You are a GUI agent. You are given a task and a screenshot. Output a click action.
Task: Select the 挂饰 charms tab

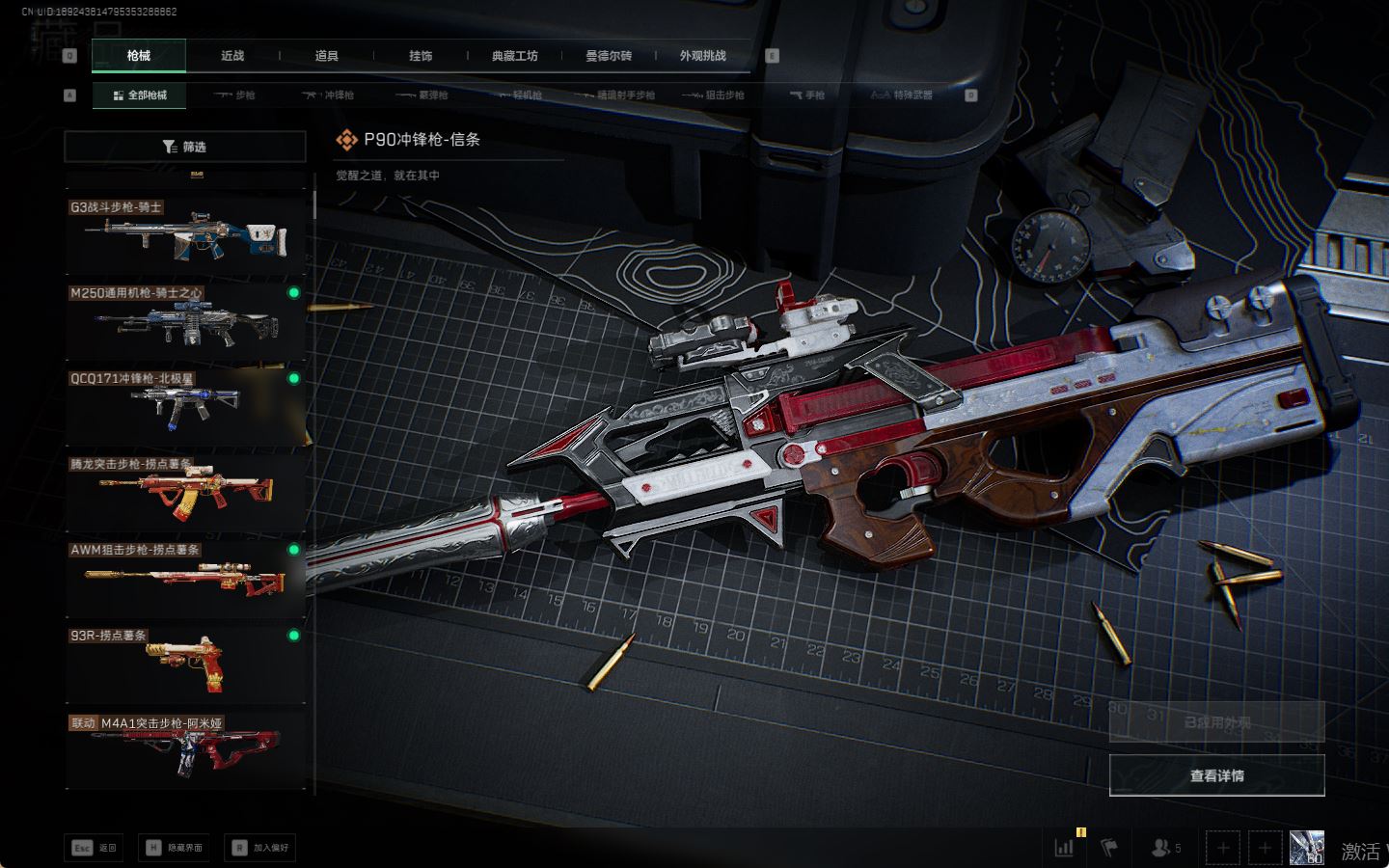(x=421, y=56)
